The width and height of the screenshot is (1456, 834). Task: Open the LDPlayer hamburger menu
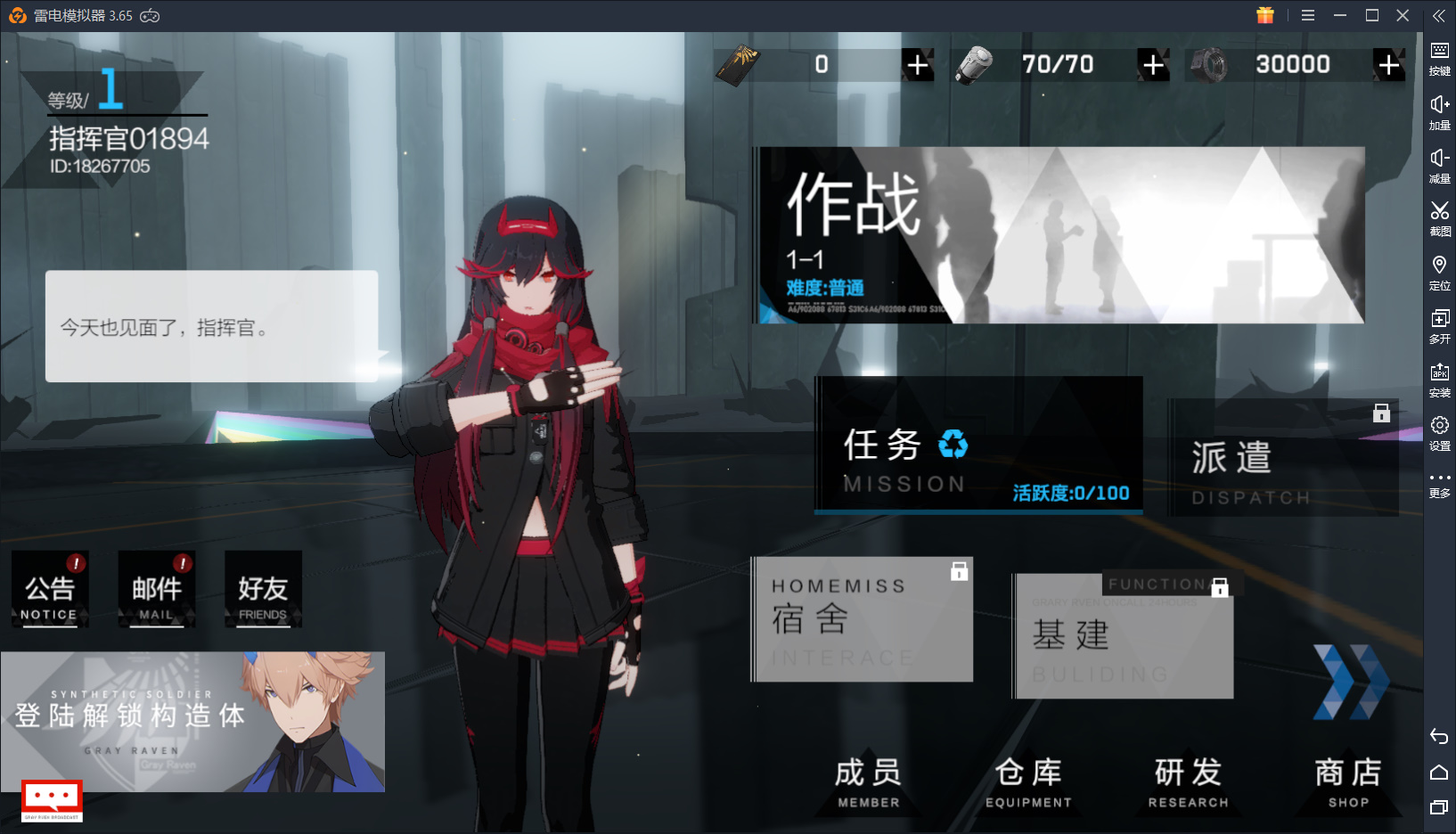[1306, 14]
